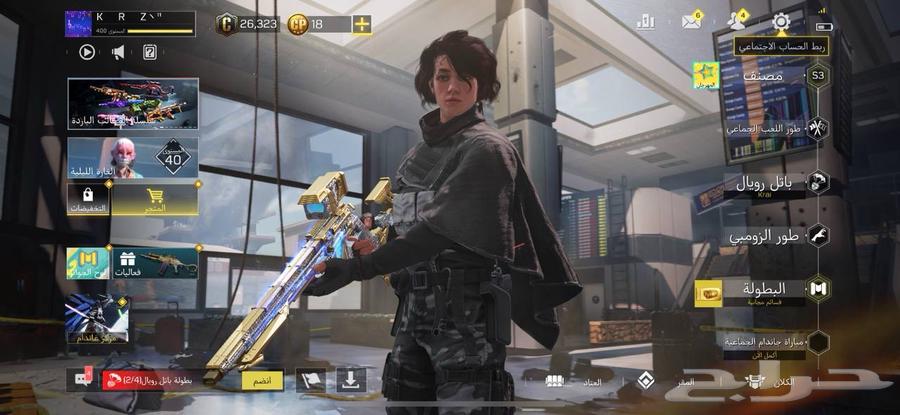This screenshot has height=415, width=900.
Task: Add more CP with the plus button
Action: tap(361, 24)
